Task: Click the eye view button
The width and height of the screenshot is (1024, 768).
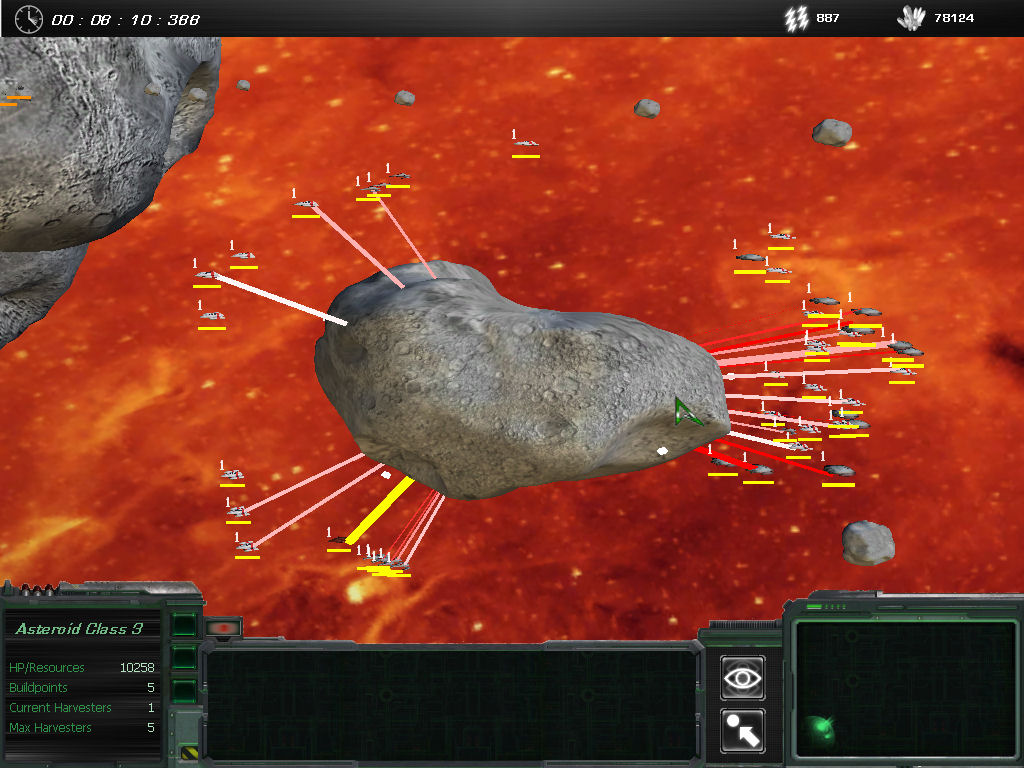Action: pos(742,678)
